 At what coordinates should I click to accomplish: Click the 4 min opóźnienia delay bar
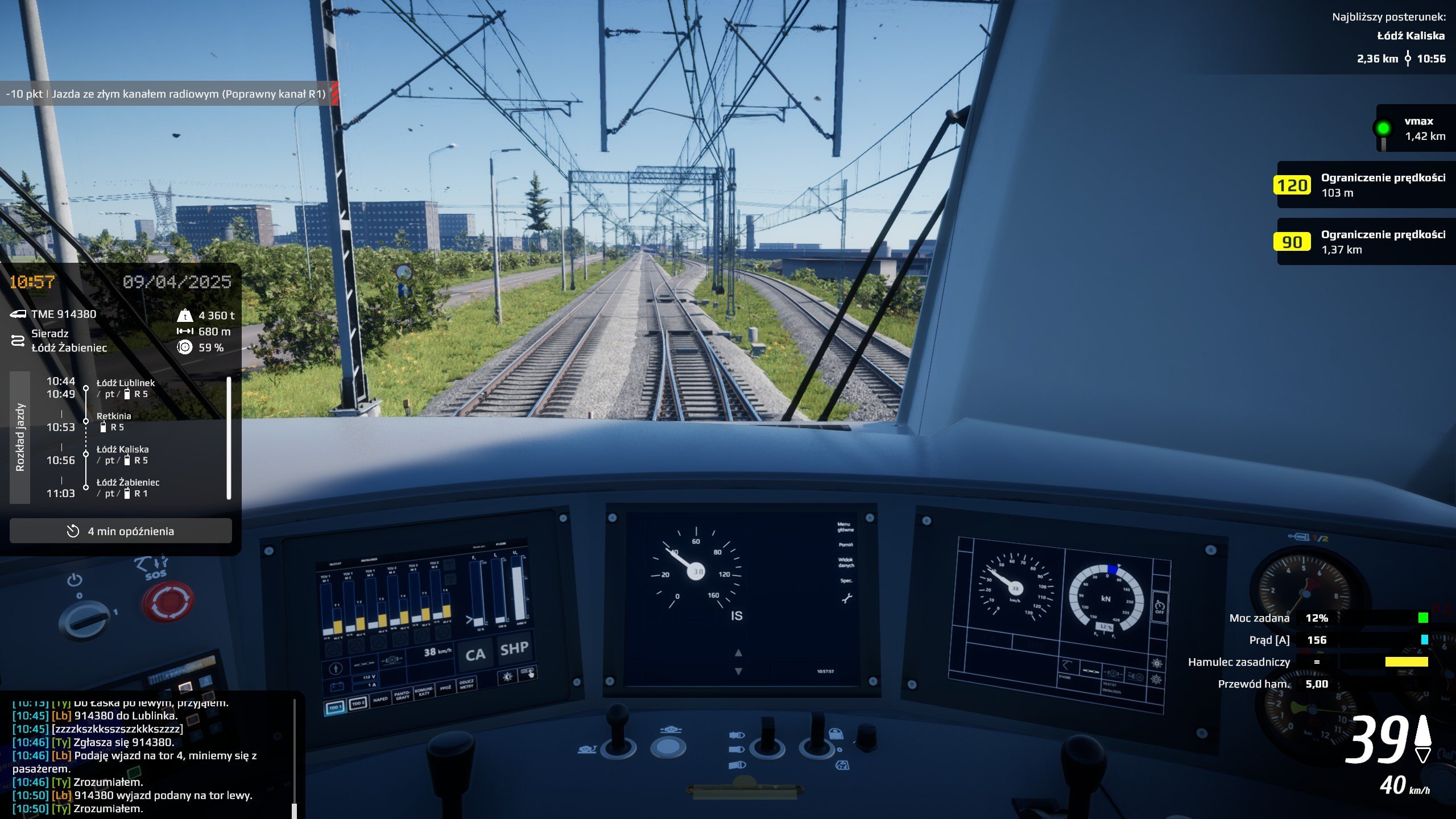(121, 531)
